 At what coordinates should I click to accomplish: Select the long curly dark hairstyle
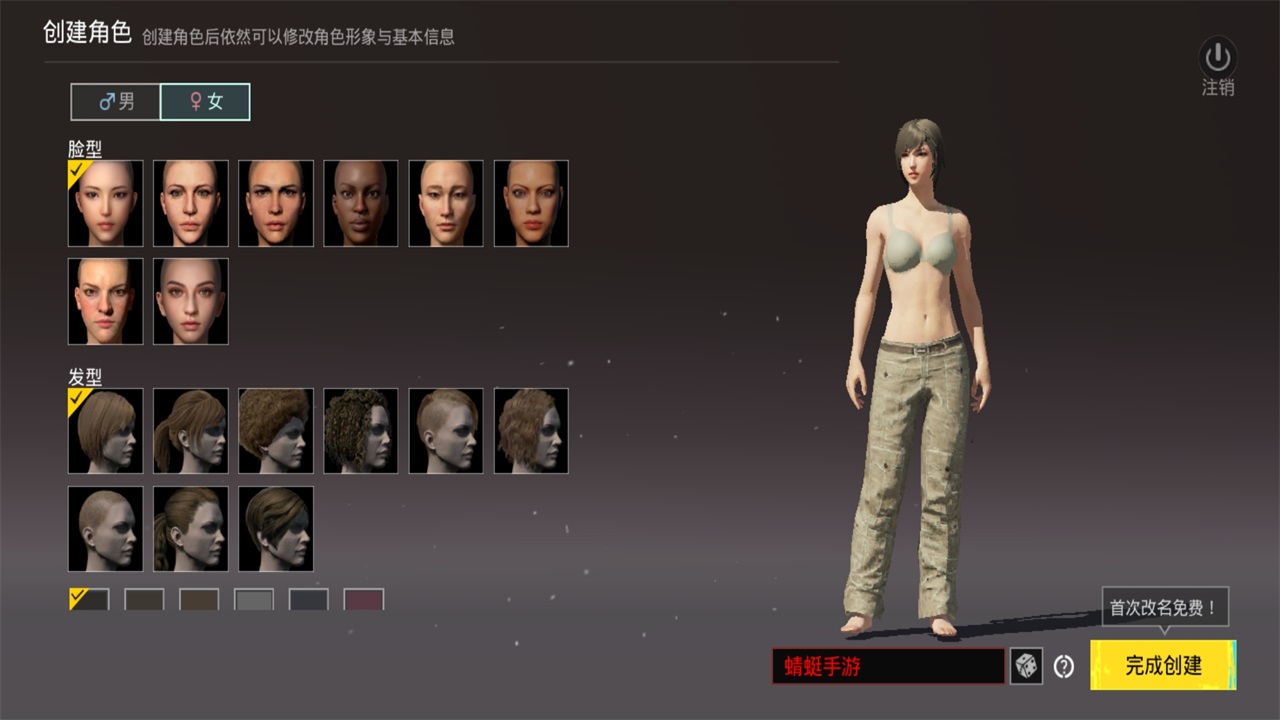click(x=361, y=431)
